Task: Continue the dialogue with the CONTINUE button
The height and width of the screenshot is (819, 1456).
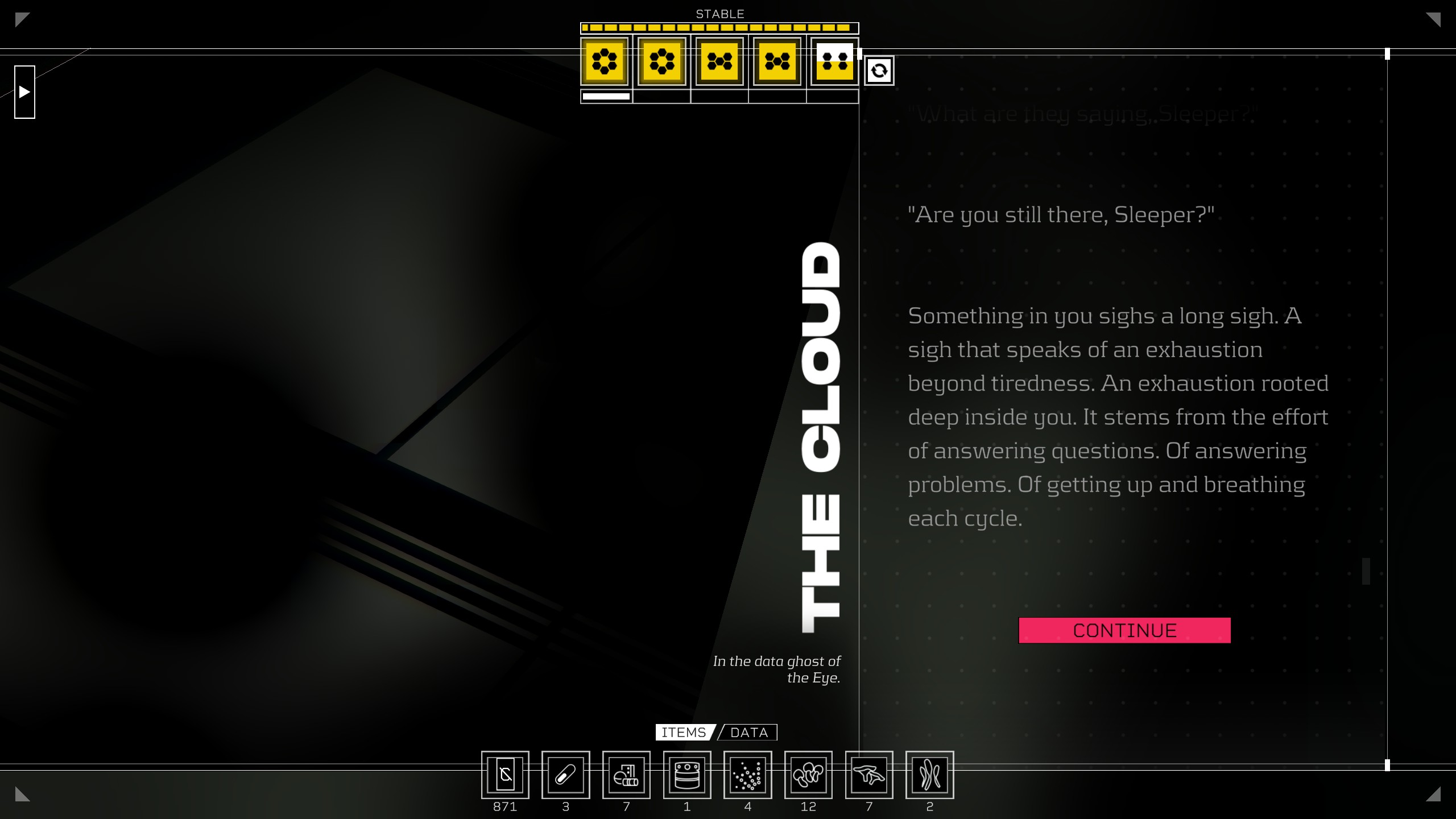Action: click(1124, 630)
